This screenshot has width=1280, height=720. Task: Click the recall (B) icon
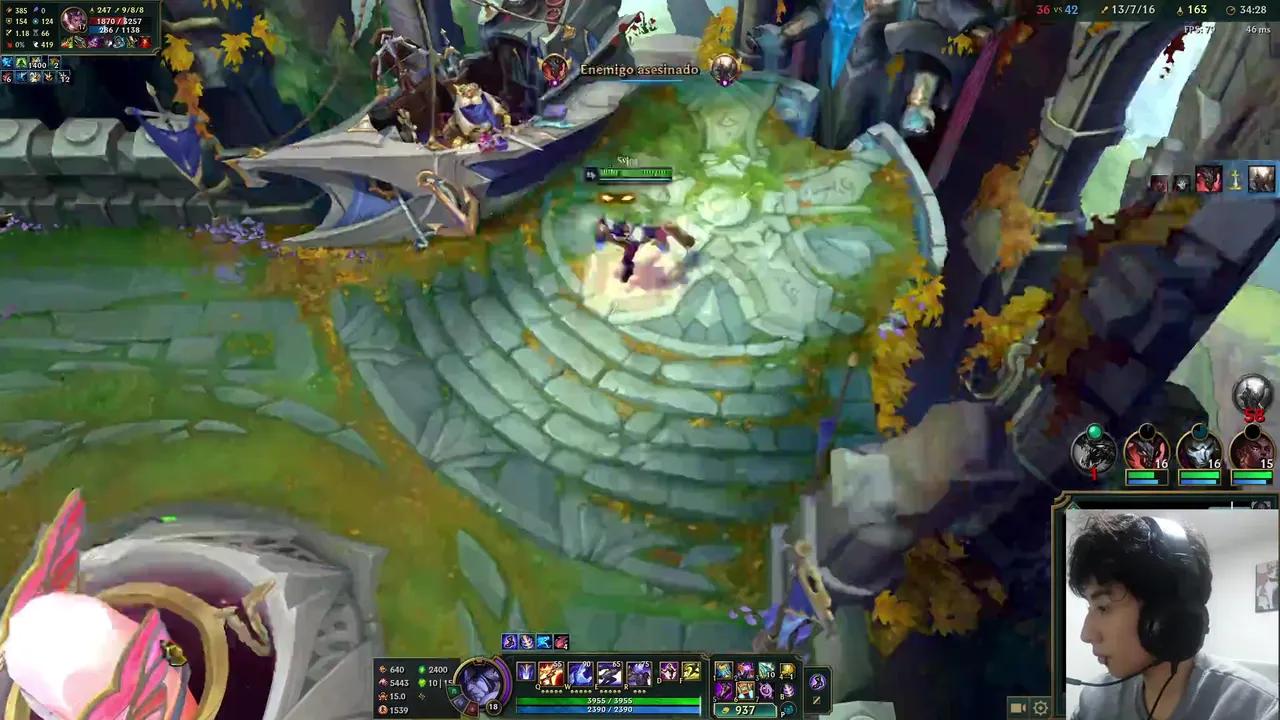790,691
